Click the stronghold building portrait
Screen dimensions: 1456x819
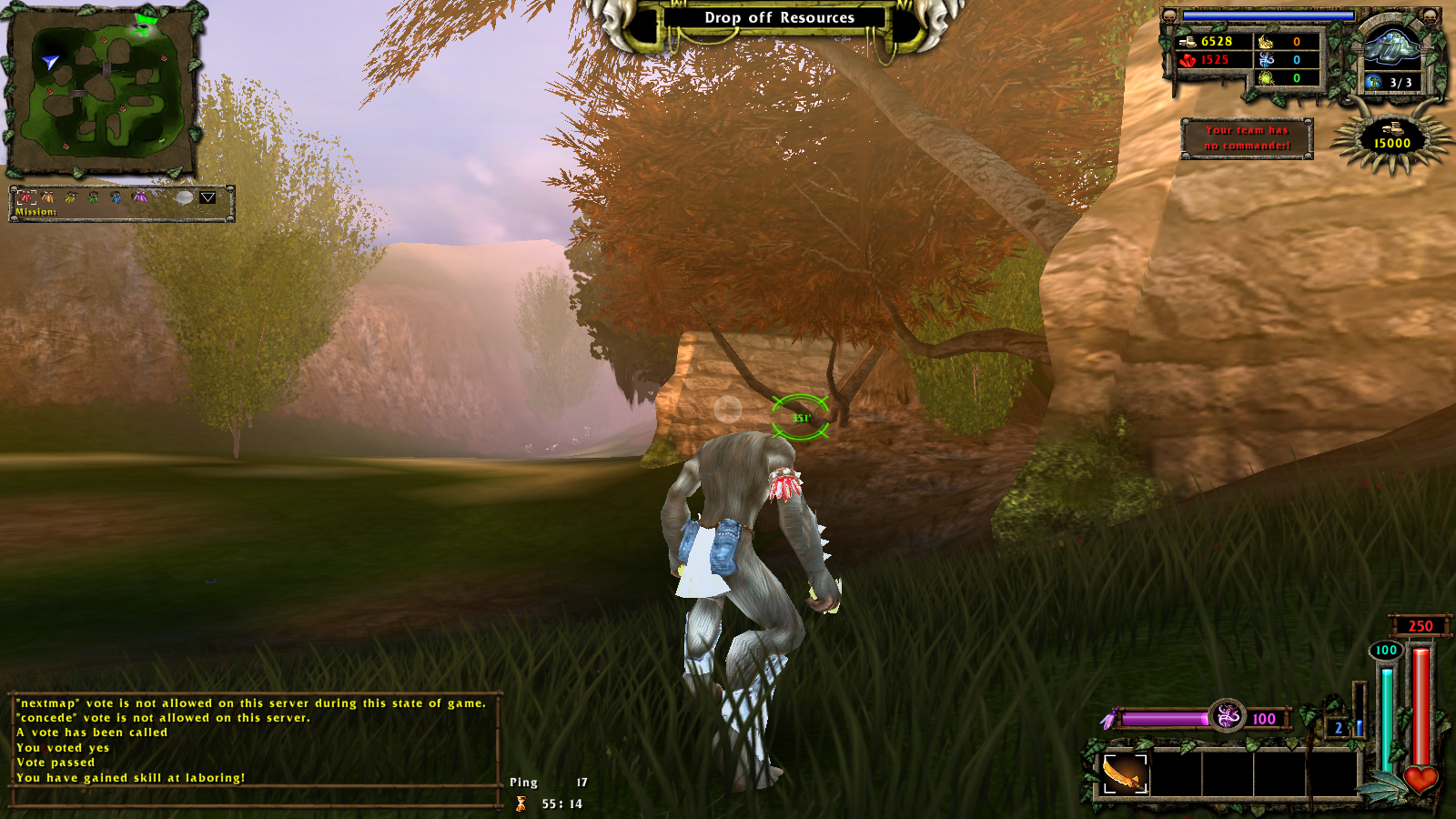1391,47
